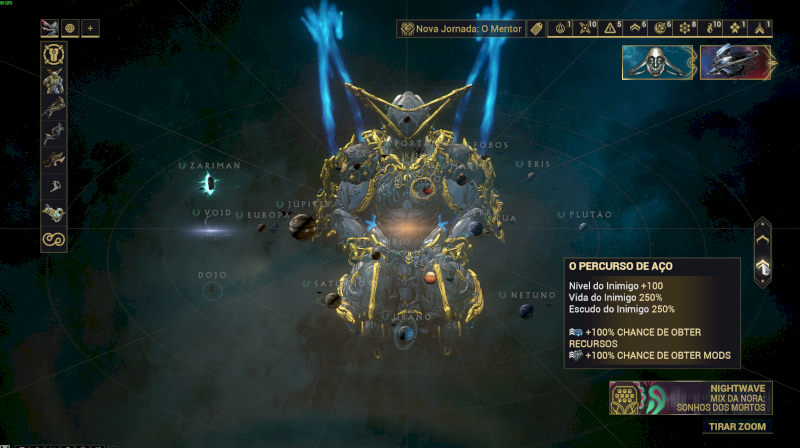Image resolution: width=800 pixels, height=448 pixels.
Task: Click the Tirar Zoom button
Action: pos(737,427)
